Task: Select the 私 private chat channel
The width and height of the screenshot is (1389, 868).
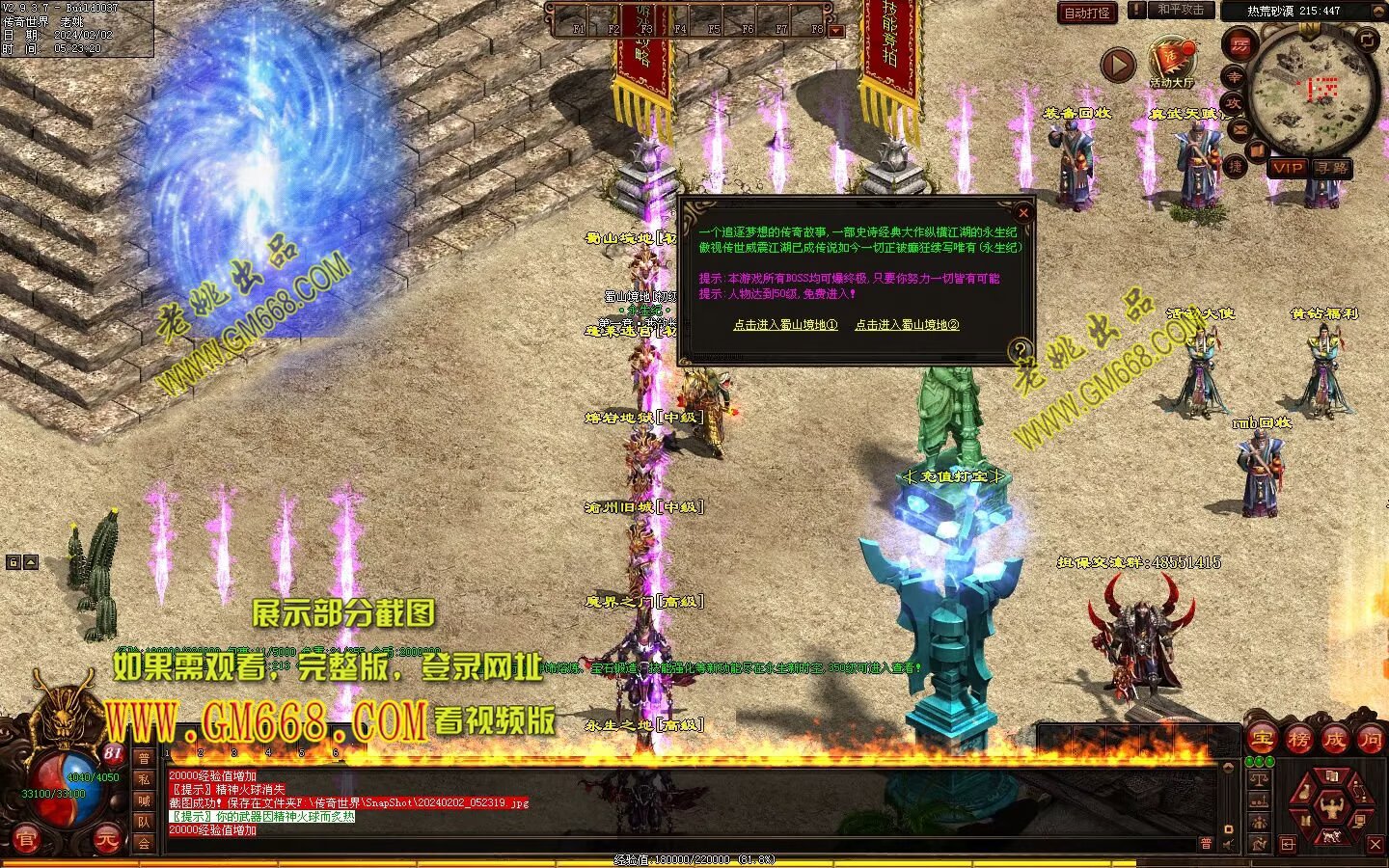Action: pos(144,779)
